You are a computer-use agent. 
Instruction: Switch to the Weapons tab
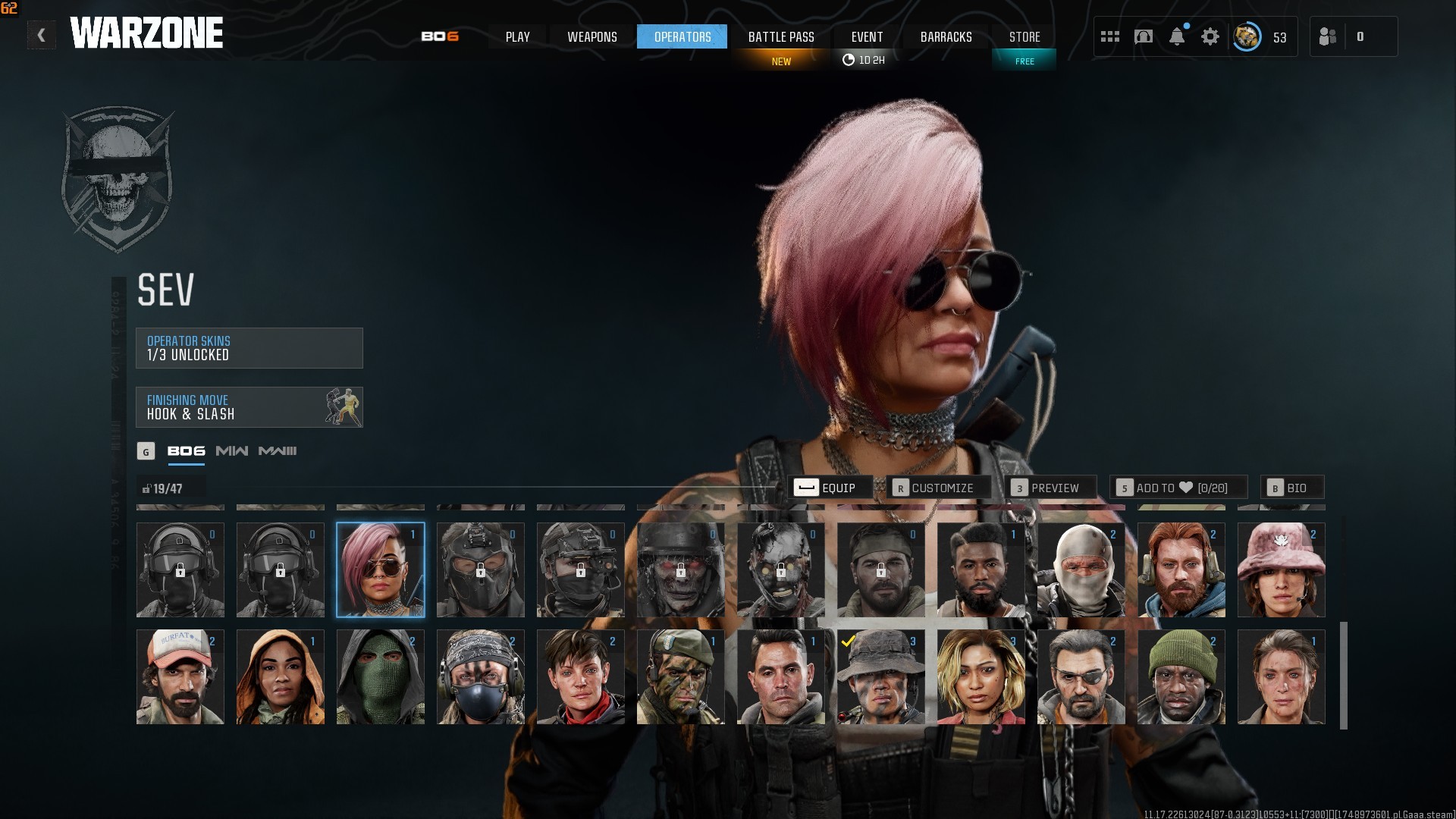(591, 36)
